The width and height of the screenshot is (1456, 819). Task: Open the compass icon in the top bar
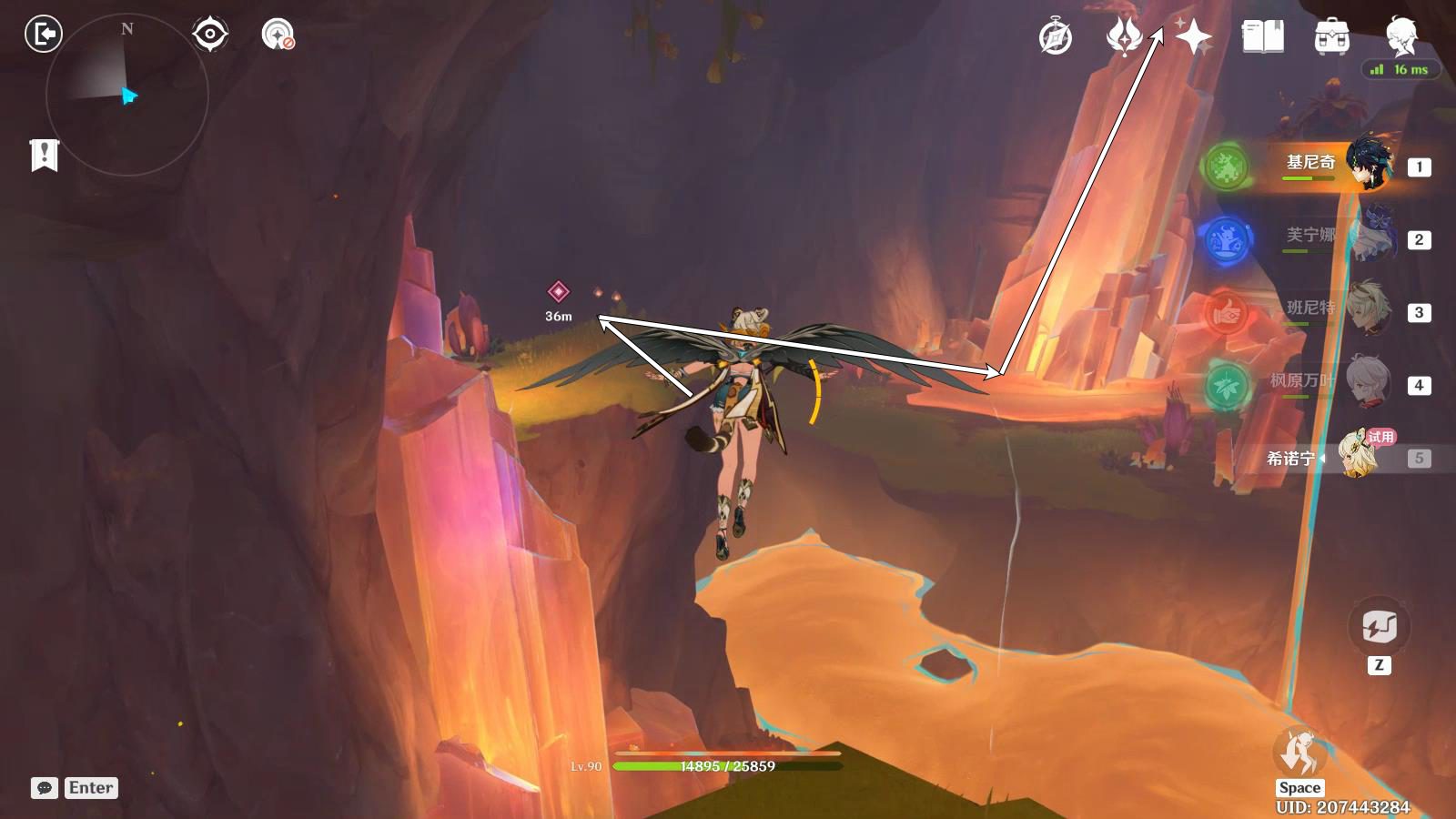coord(1056,37)
